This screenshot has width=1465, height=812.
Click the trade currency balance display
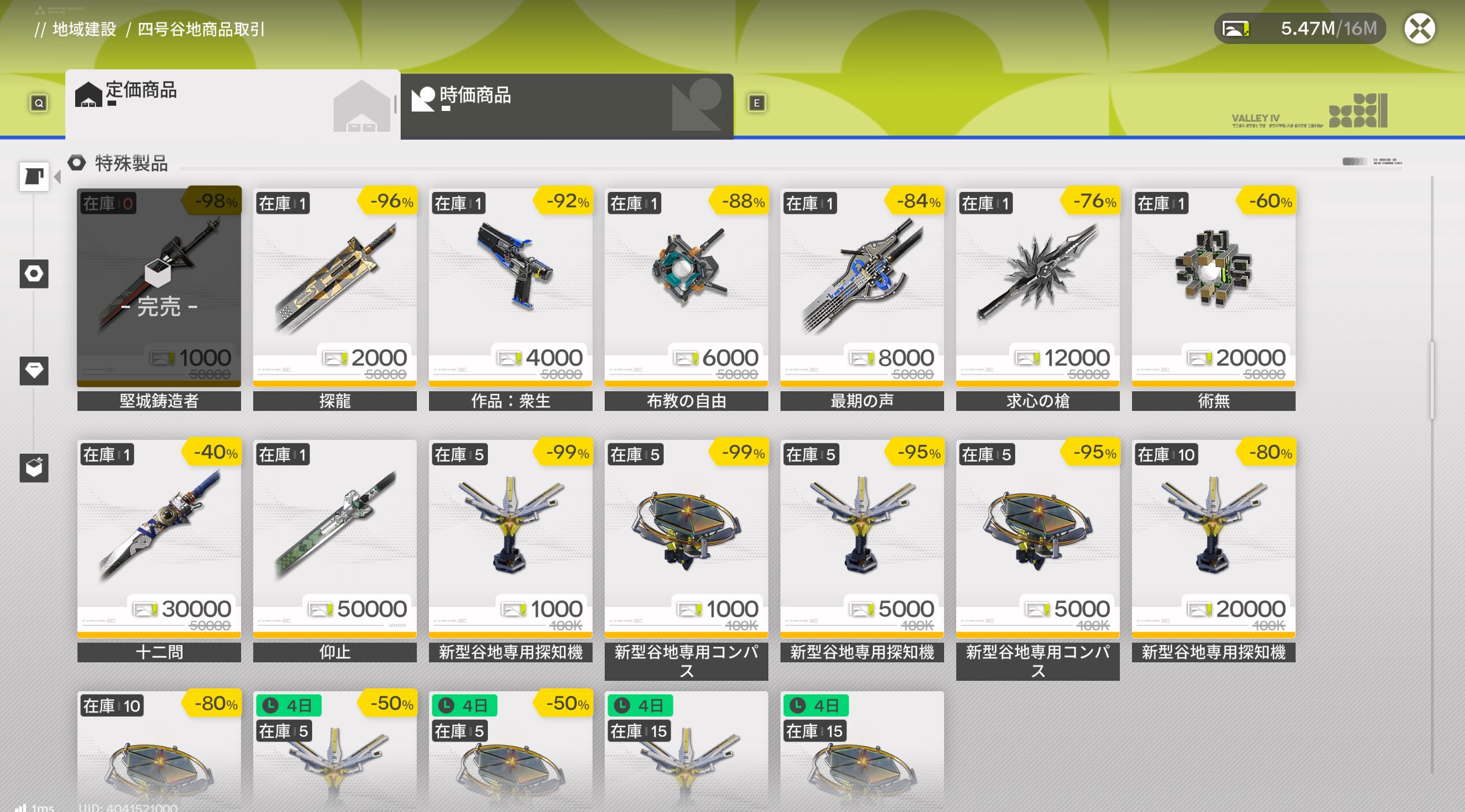[x=1300, y=29]
